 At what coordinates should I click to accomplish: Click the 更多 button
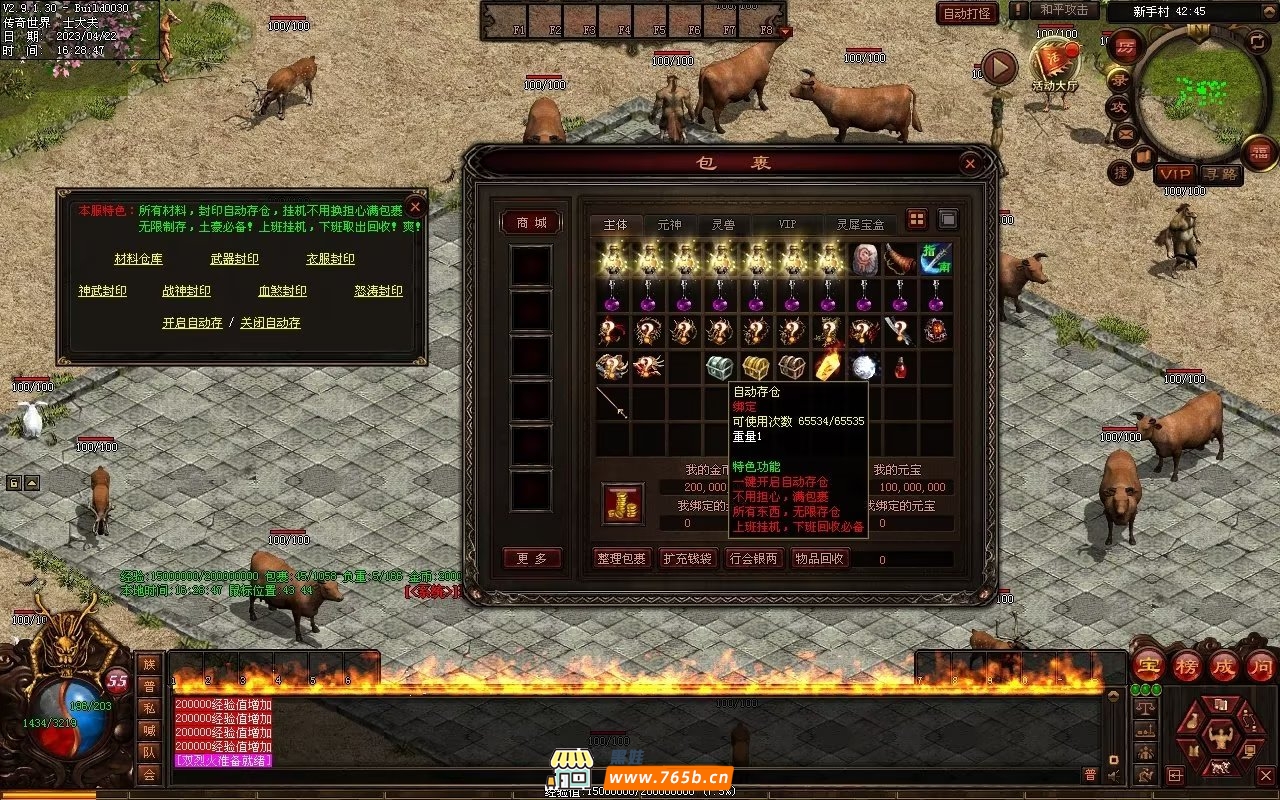(531, 559)
